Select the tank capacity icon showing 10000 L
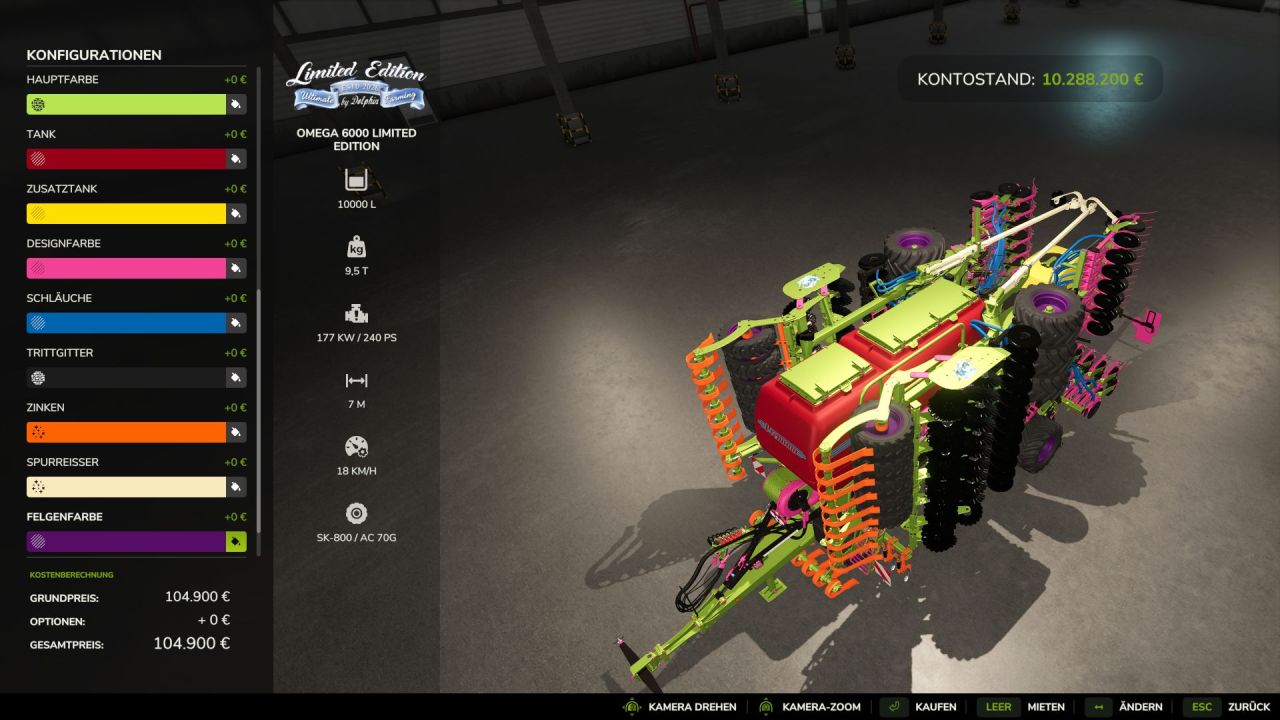Image resolution: width=1280 pixels, height=720 pixels. click(356, 182)
